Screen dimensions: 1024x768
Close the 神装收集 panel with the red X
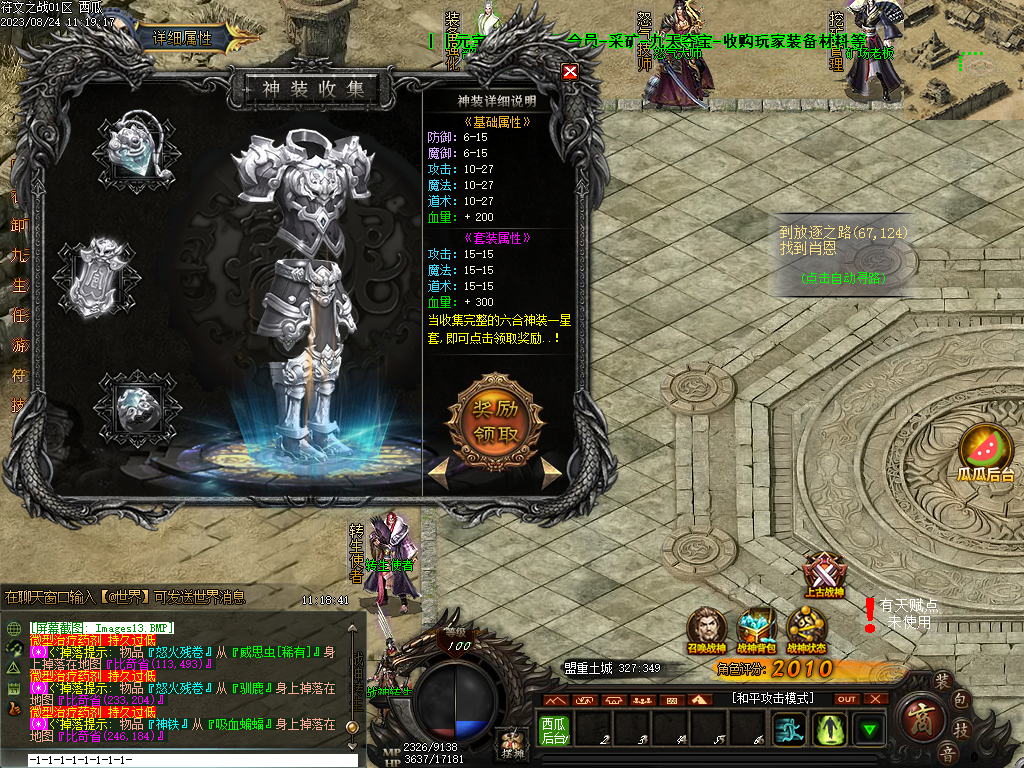pos(570,72)
